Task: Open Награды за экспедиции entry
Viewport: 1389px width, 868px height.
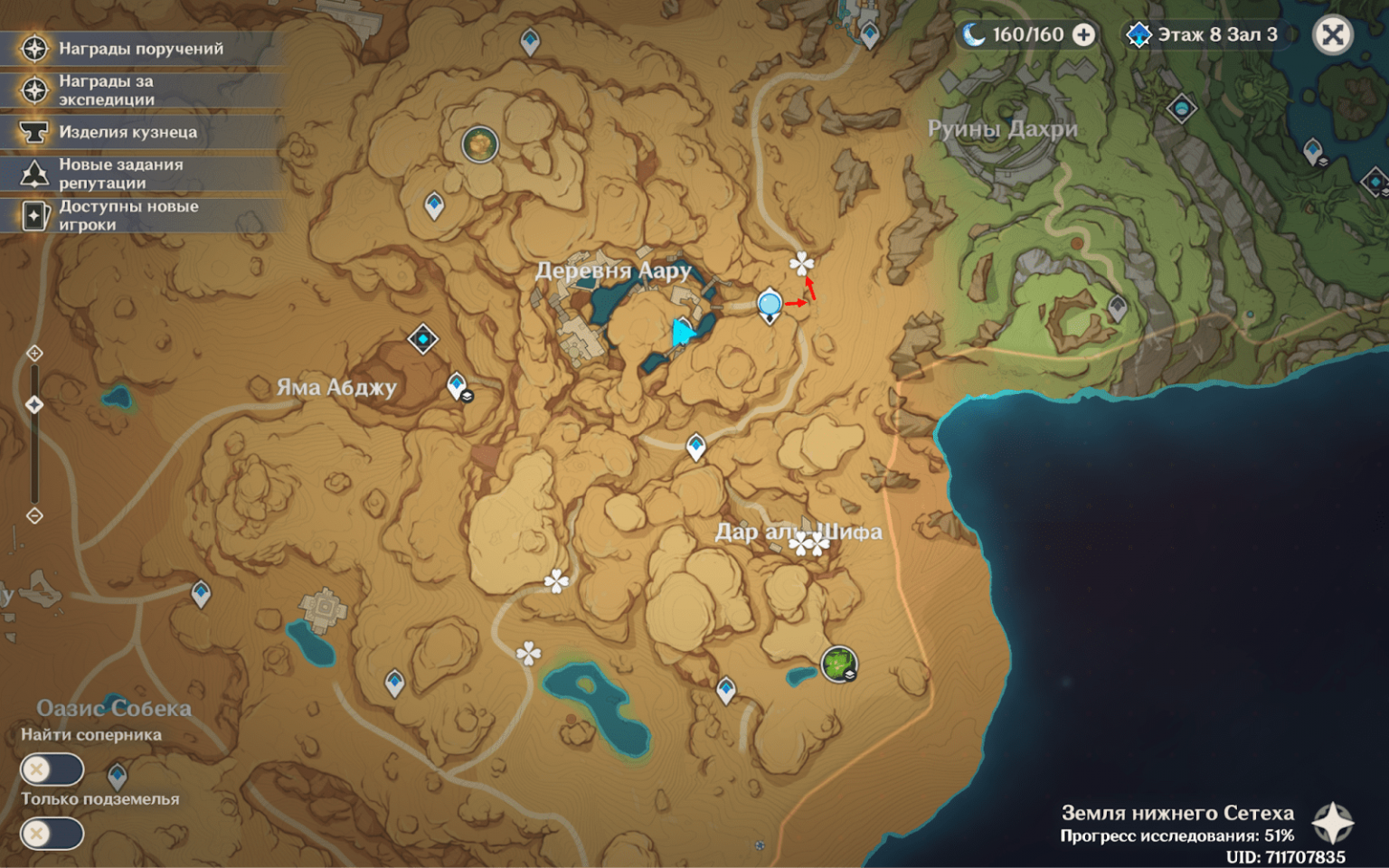Action: [x=140, y=90]
